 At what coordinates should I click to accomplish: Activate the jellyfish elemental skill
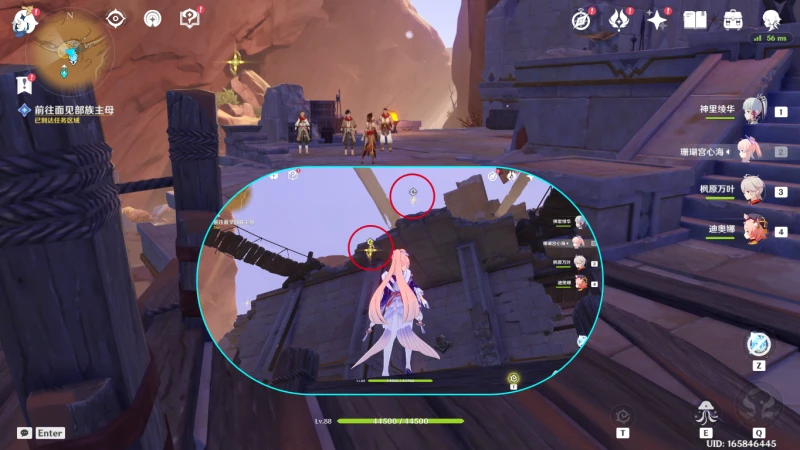click(x=705, y=413)
